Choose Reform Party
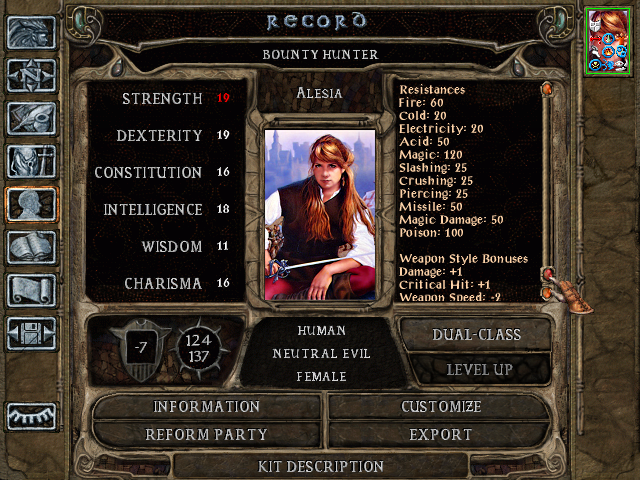 [x=207, y=435]
